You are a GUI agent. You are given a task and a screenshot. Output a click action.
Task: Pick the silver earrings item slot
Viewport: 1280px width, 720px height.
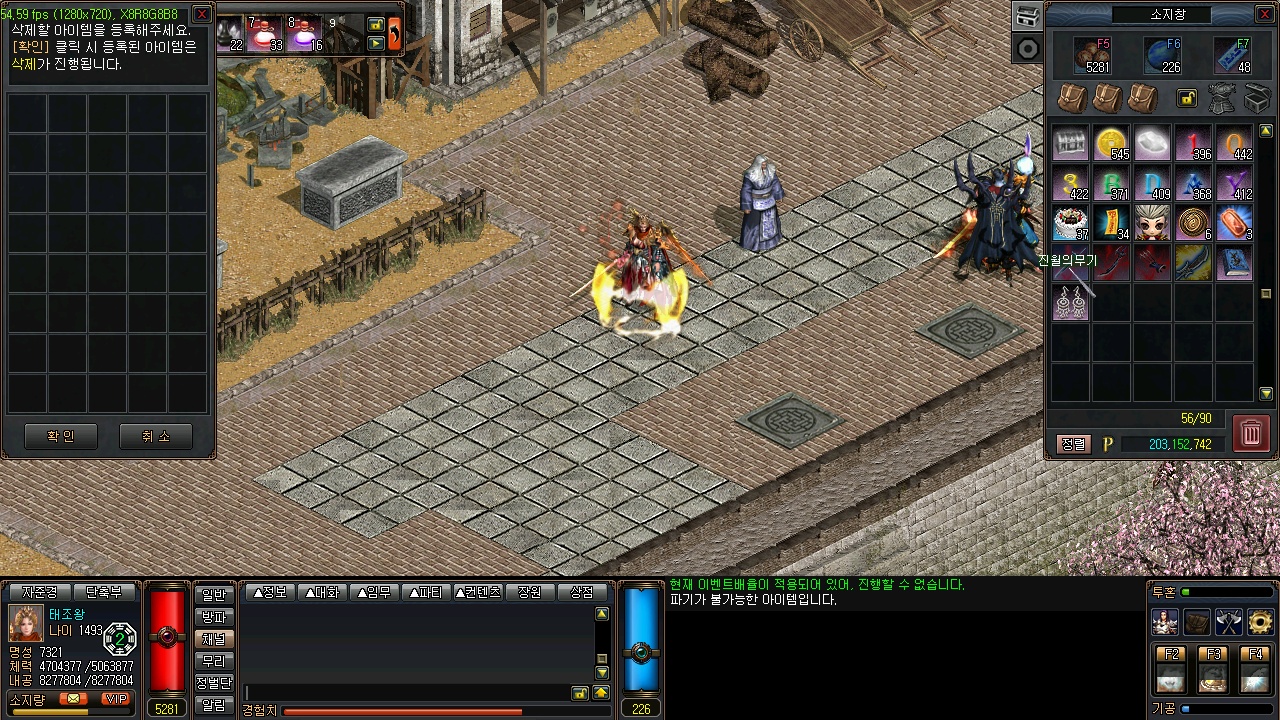1070,302
